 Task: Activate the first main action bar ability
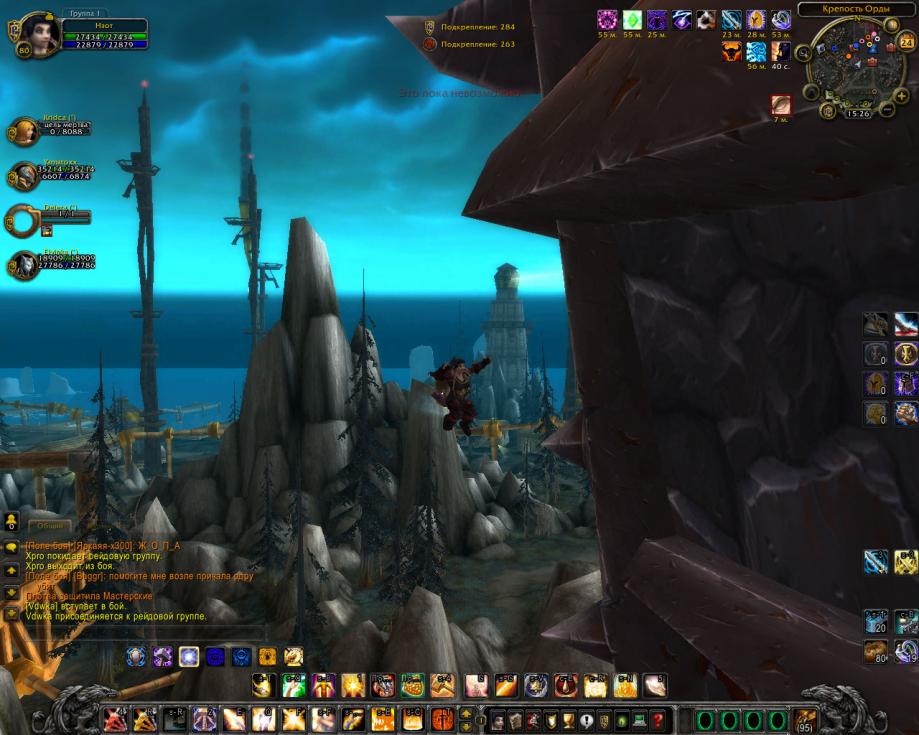click(115, 719)
